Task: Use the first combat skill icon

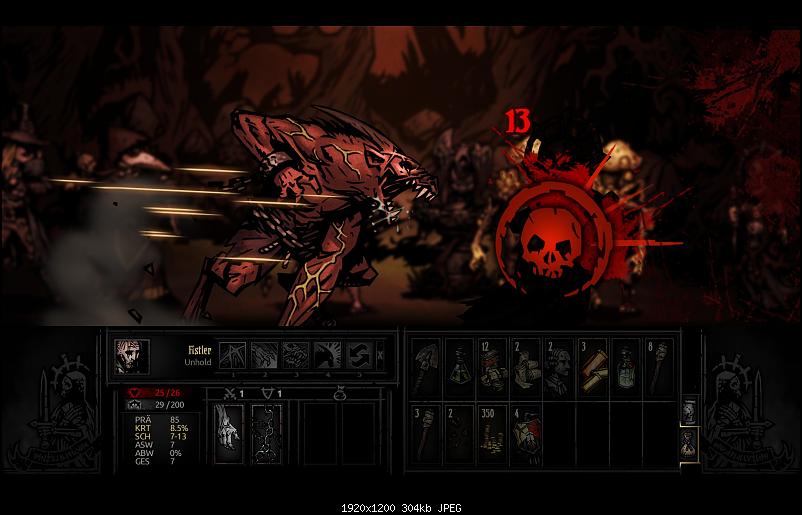Action: pyautogui.click(x=232, y=353)
